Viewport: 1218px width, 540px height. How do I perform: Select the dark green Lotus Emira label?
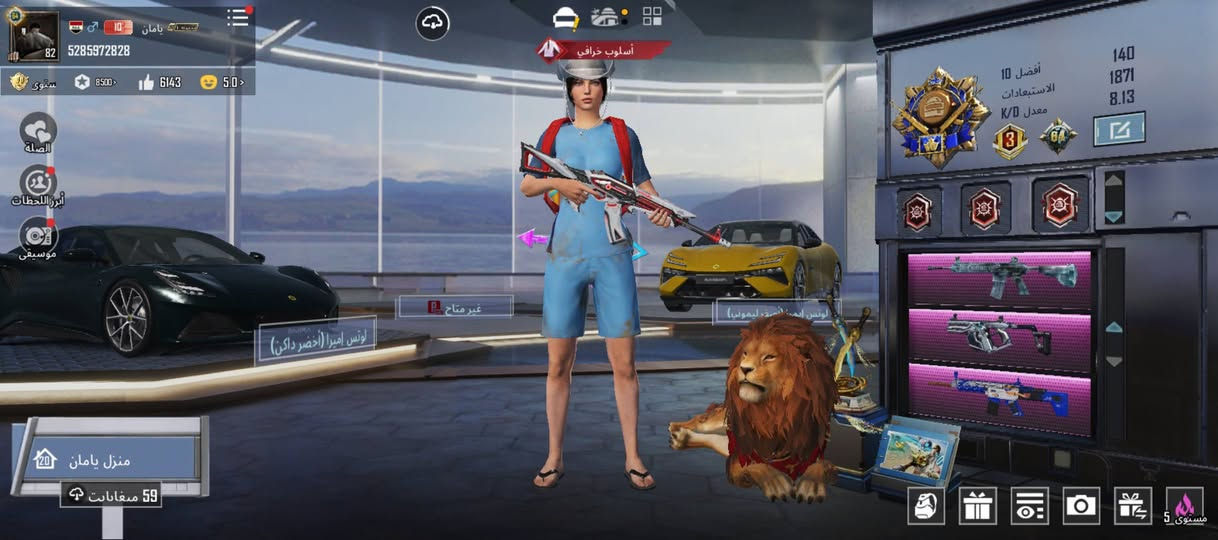[x=316, y=342]
